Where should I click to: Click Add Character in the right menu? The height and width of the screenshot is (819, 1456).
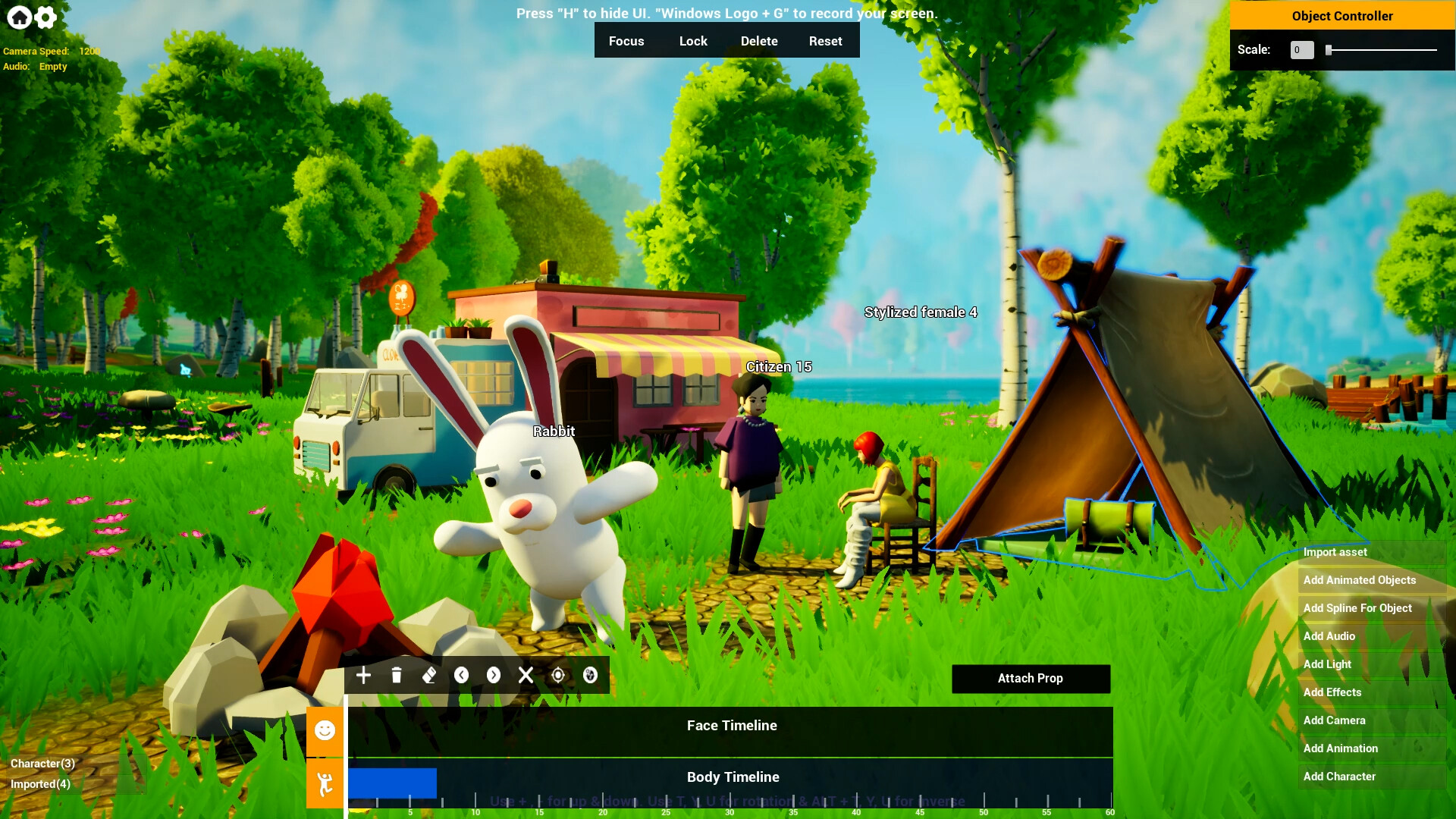coord(1338,777)
